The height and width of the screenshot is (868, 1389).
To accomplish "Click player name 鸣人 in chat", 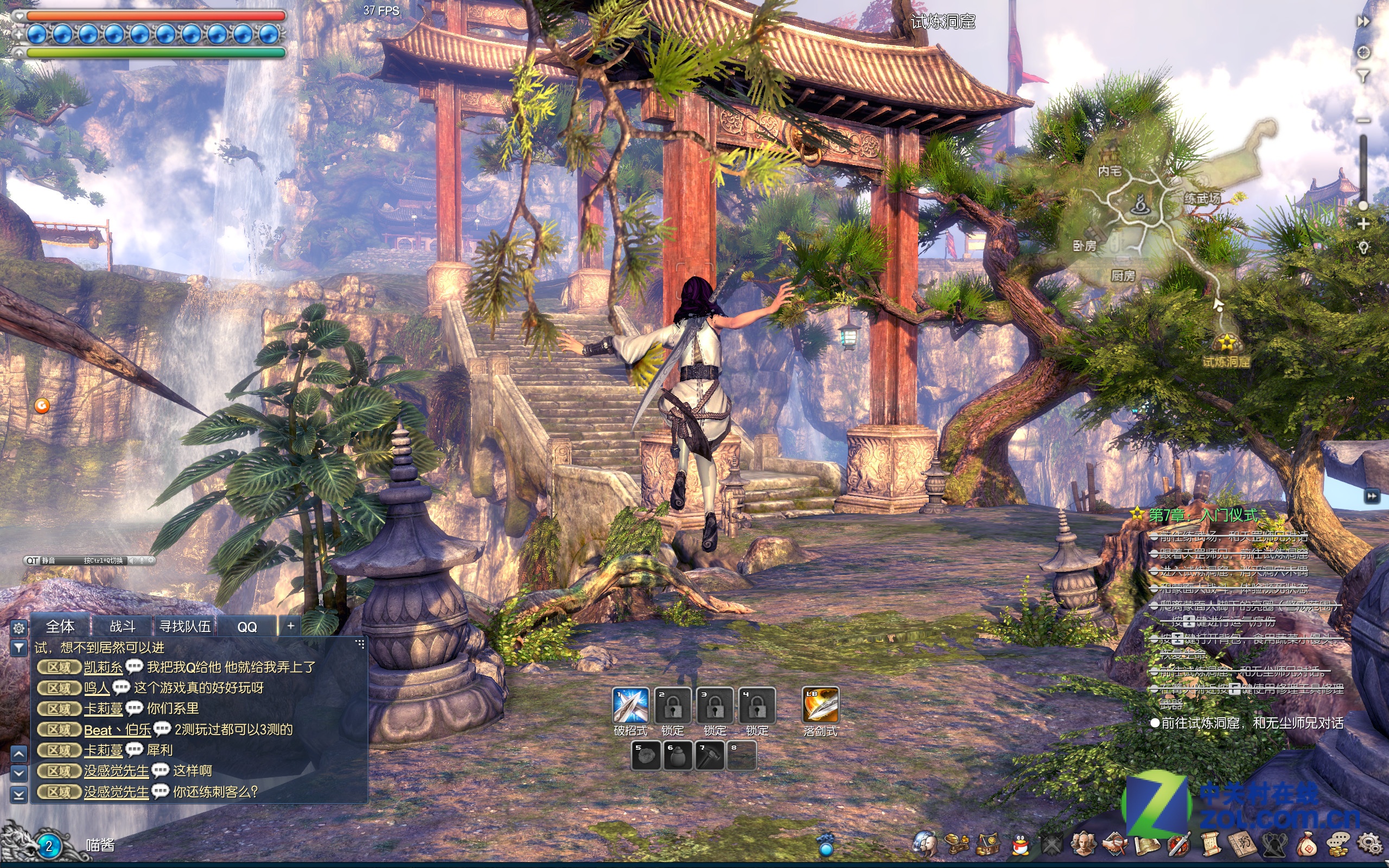I will 97,688.
